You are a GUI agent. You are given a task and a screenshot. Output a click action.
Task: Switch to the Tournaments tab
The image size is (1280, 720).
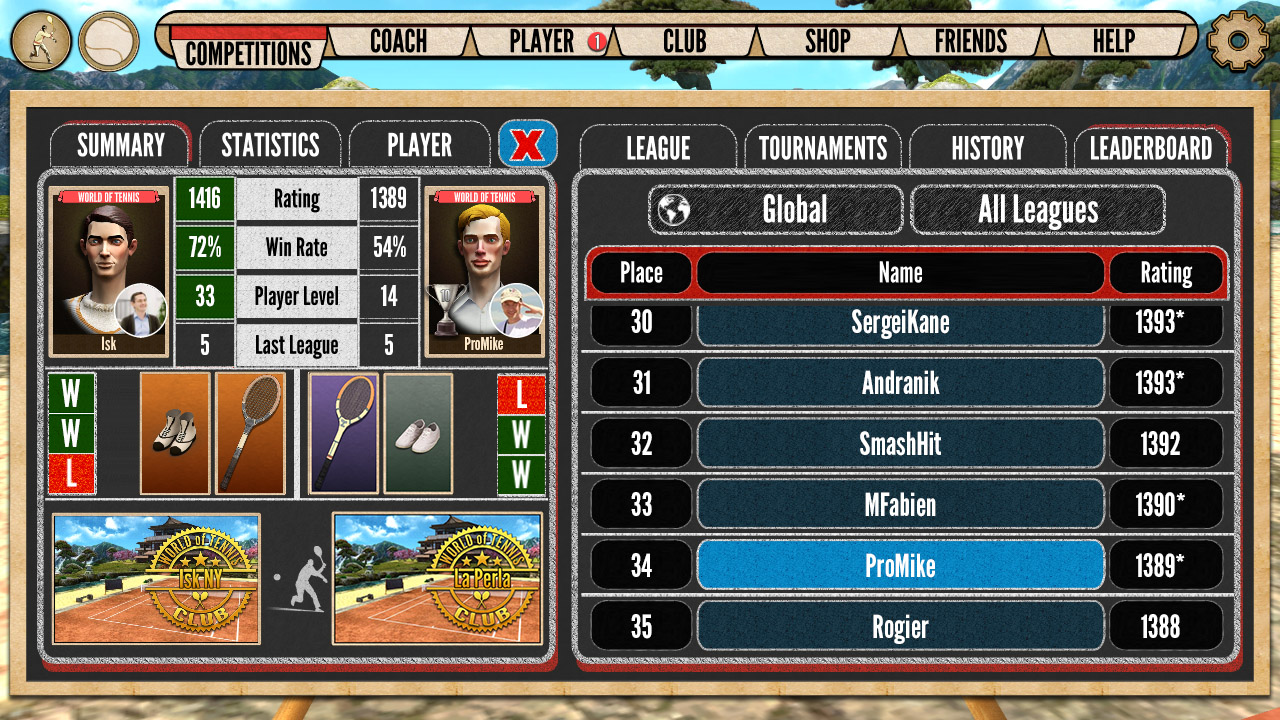coord(822,147)
